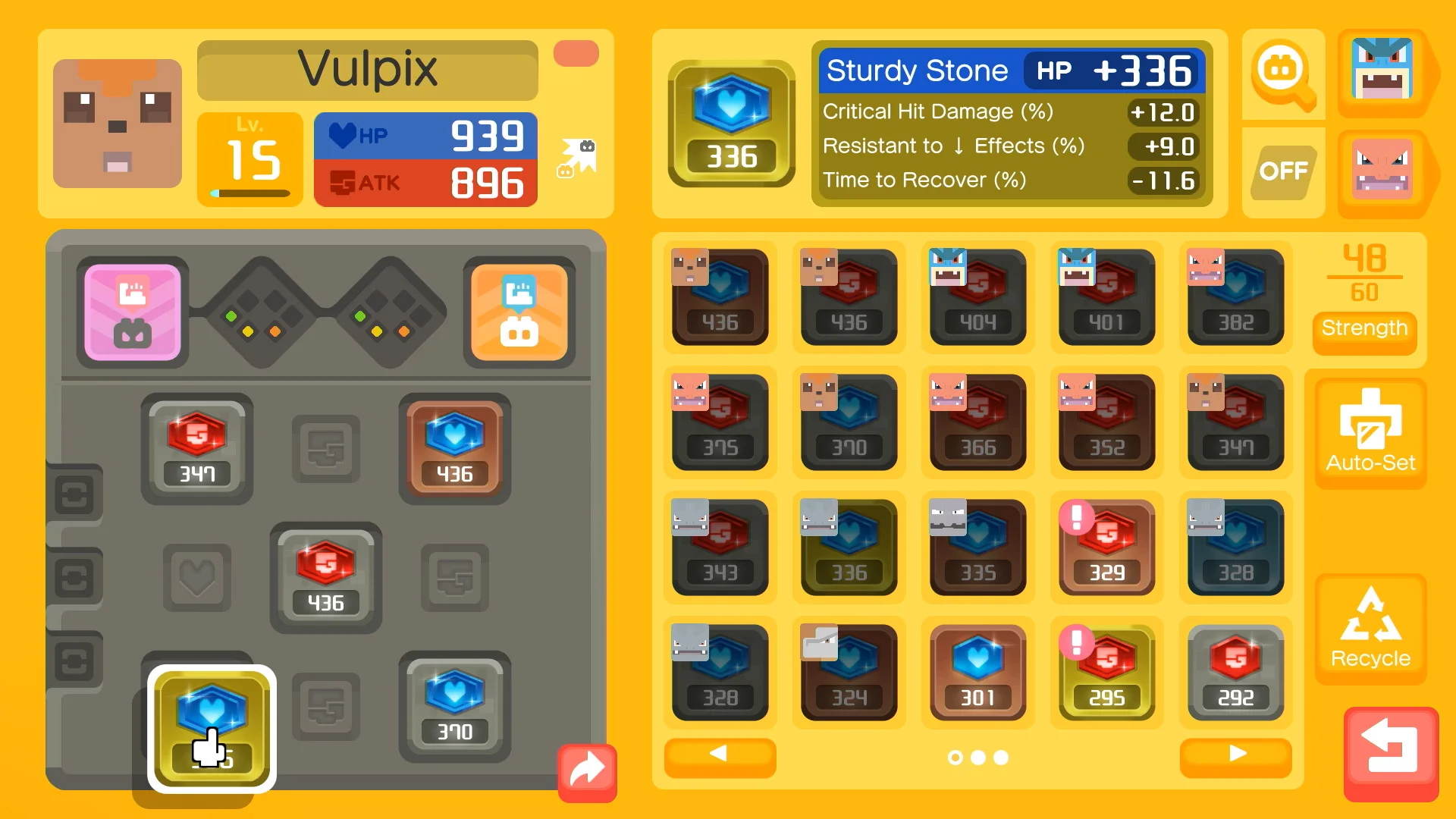The image size is (1456, 819).
Task: Click Vulpix's face portrait
Action: point(118,124)
